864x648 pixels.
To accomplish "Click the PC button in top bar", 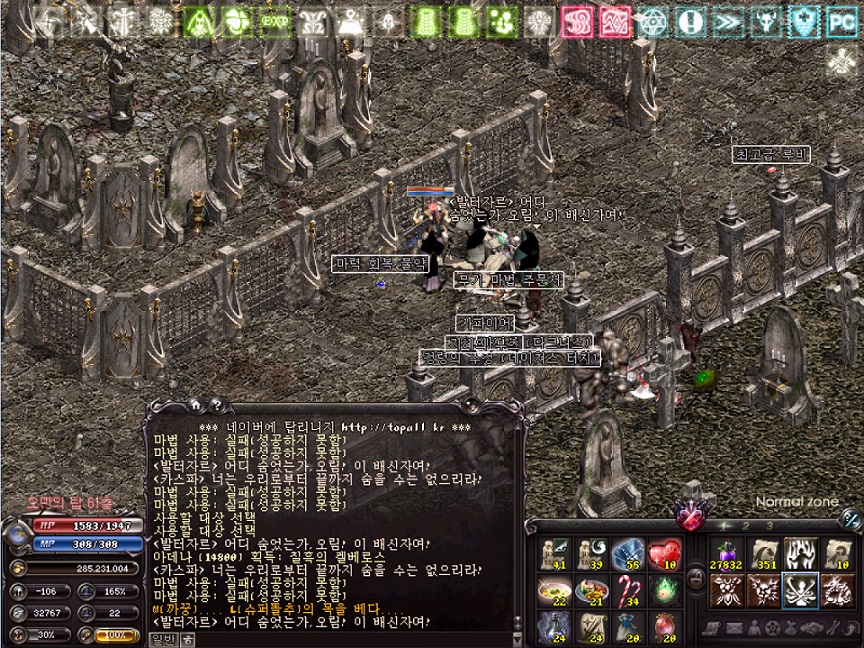I will click(x=842, y=20).
